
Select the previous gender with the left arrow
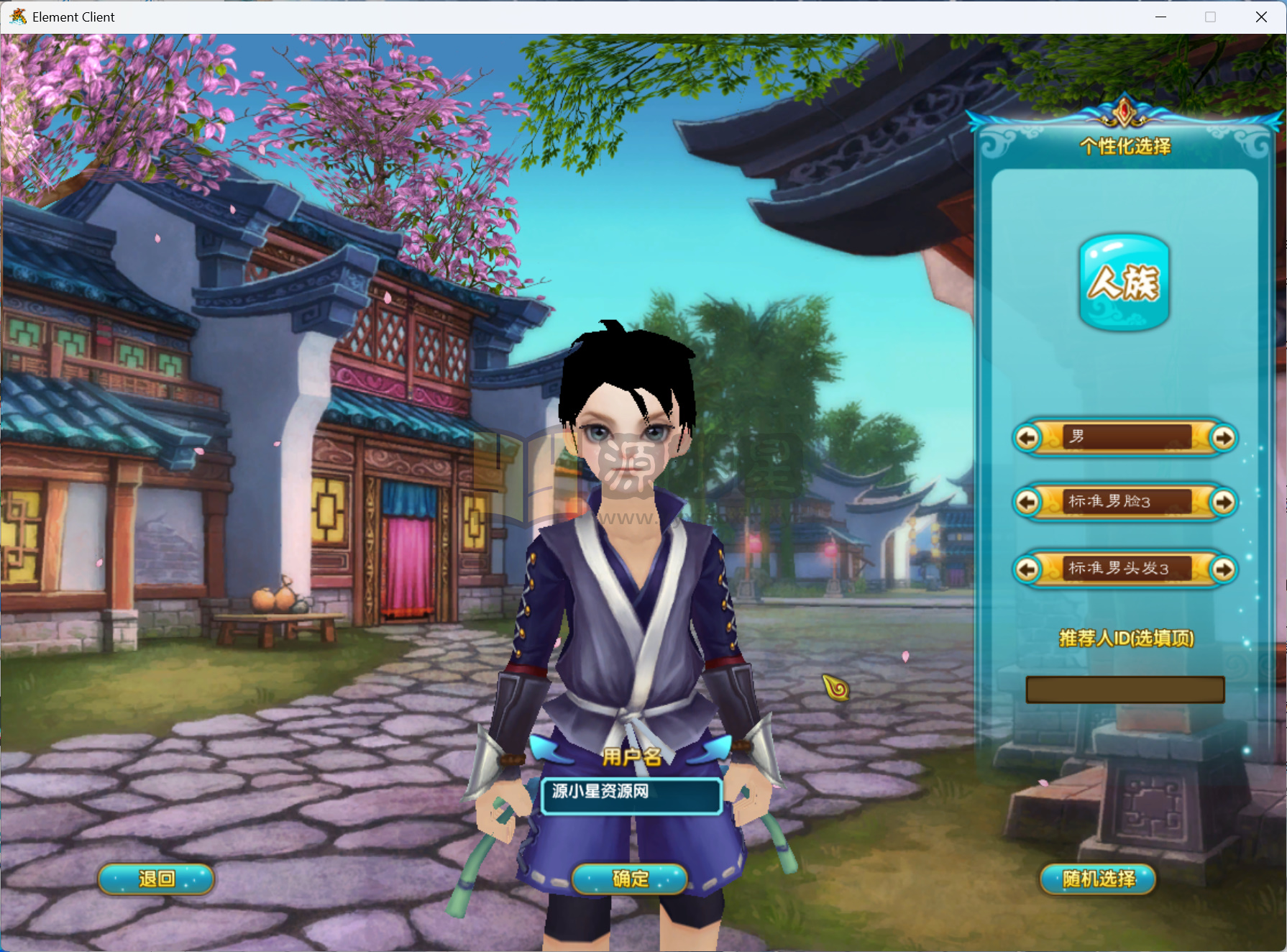pyautogui.click(x=1028, y=437)
